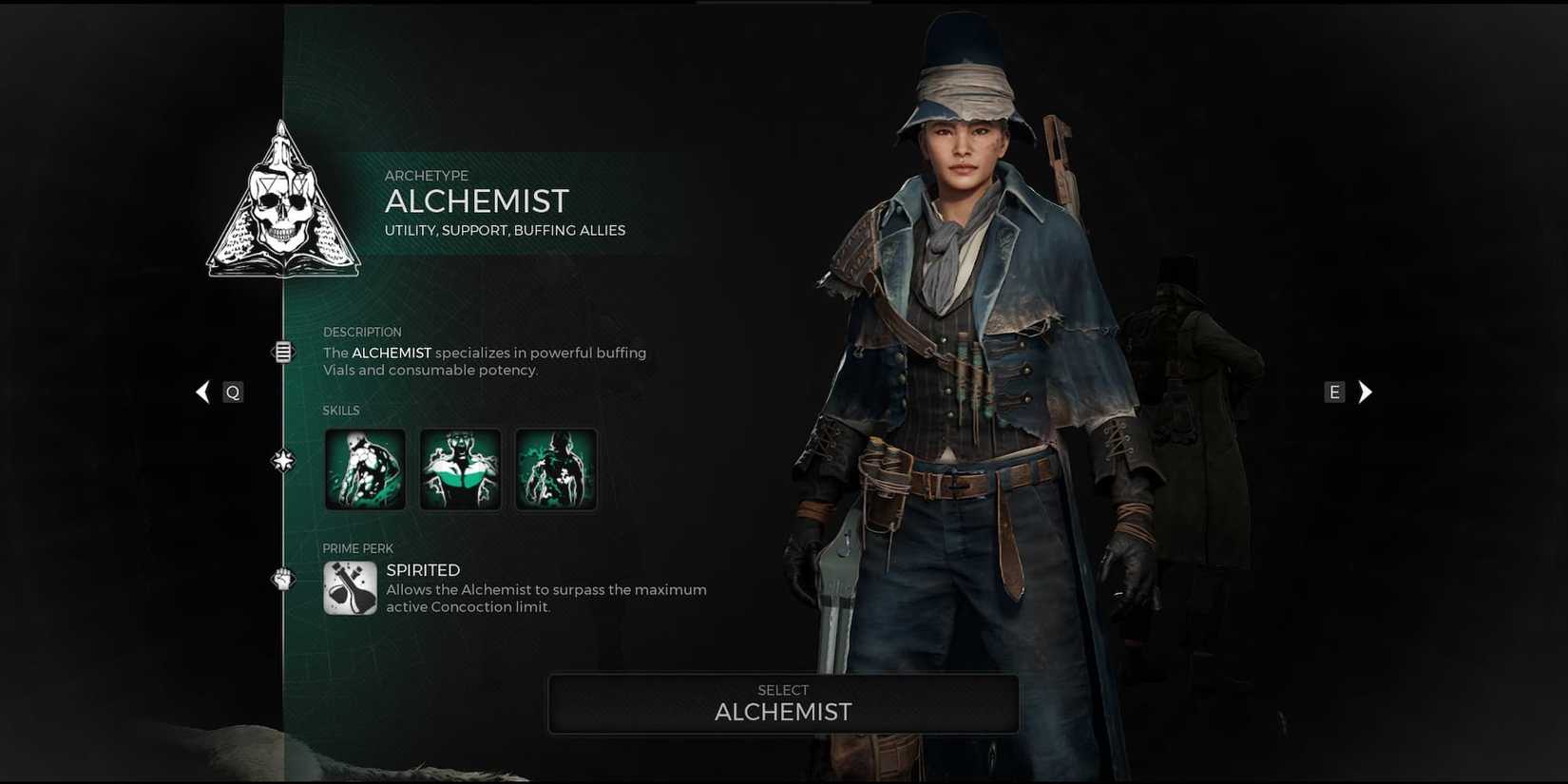
Task: Click the right arrow to next archetype
Action: 1366,392
